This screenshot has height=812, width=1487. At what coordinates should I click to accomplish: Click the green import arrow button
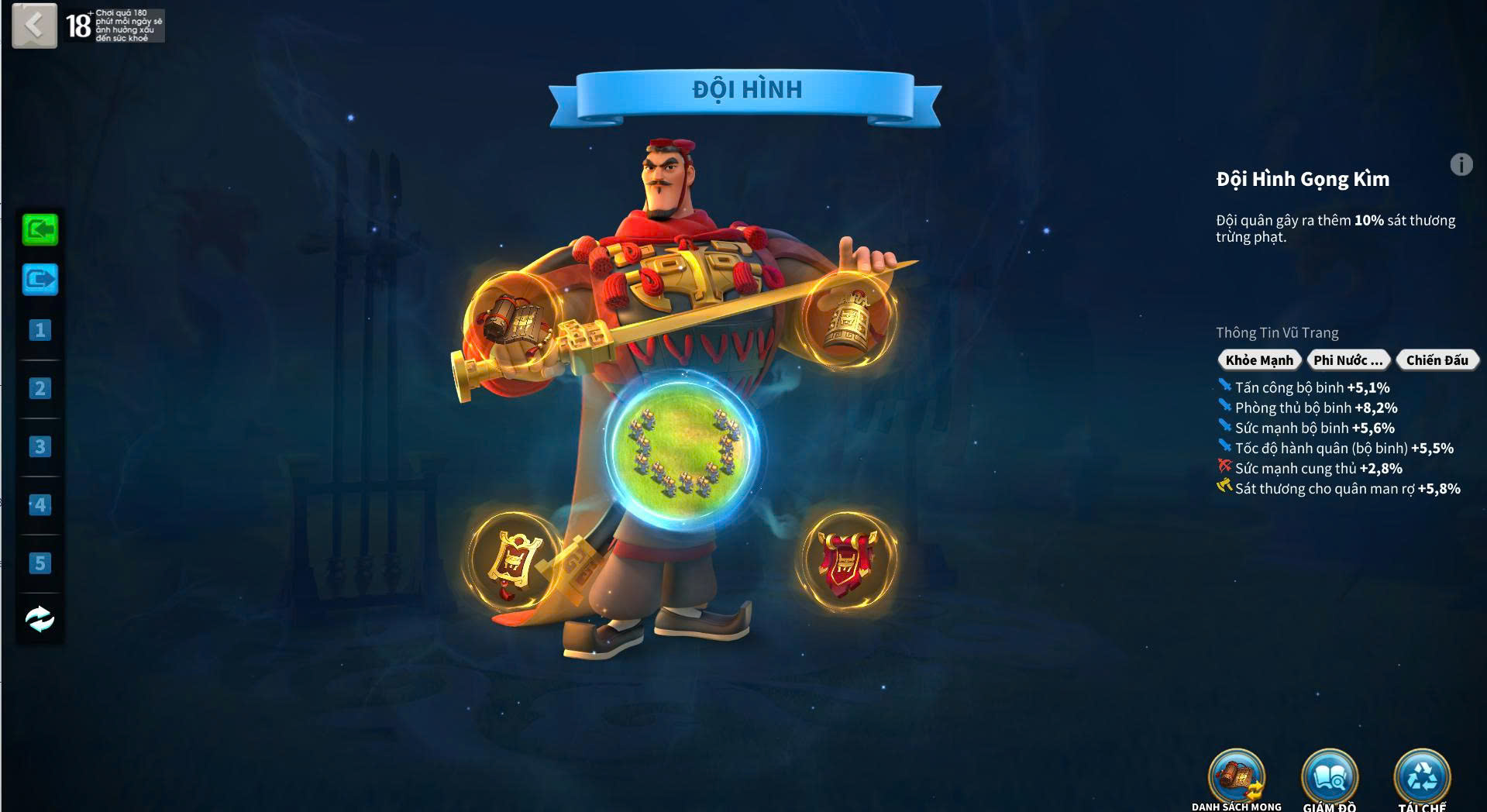pyautogui.click(x=40, y=230)
